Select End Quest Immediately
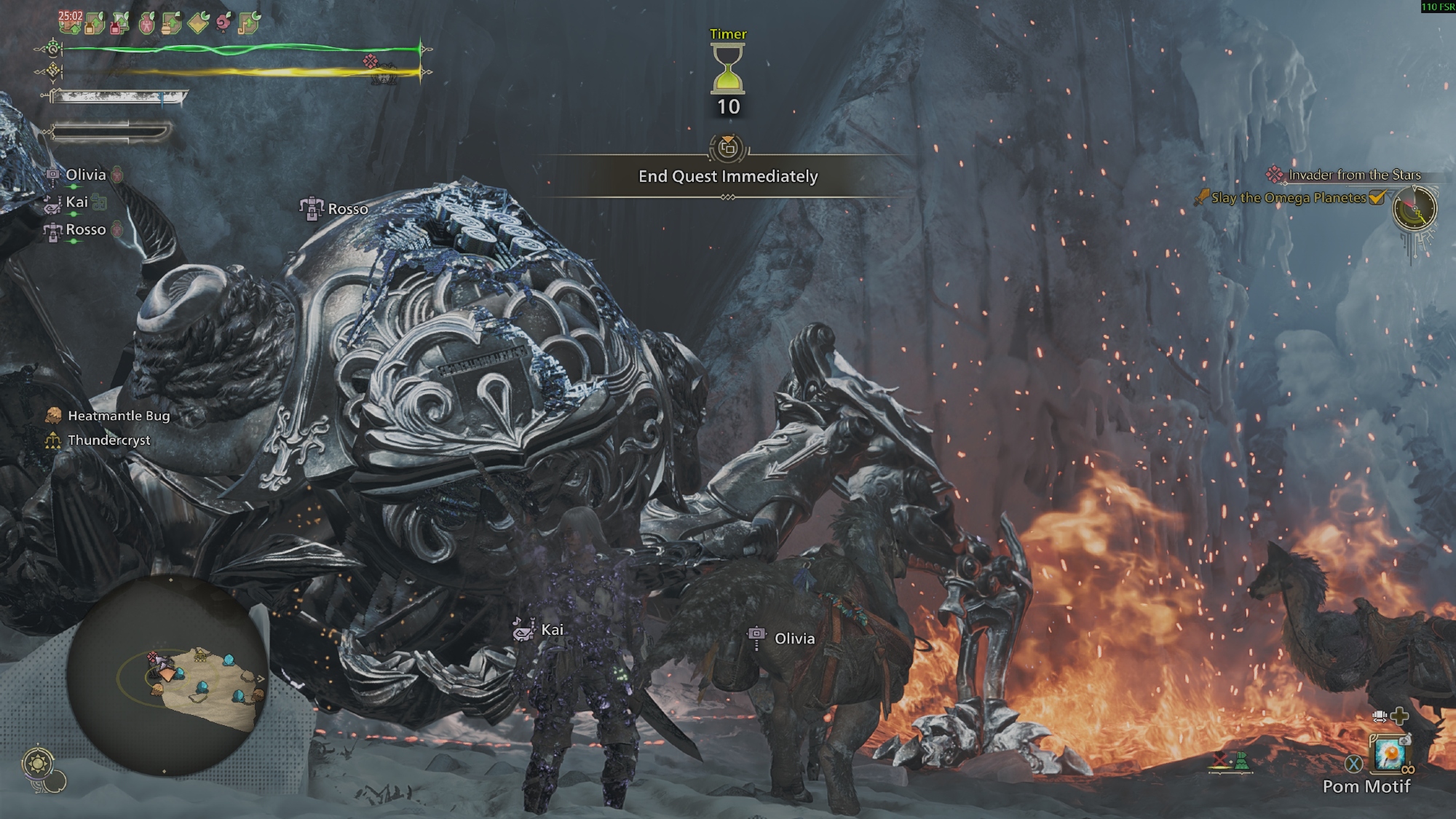The height and width of the screenshot is (819, 1456). coord(728,176)
